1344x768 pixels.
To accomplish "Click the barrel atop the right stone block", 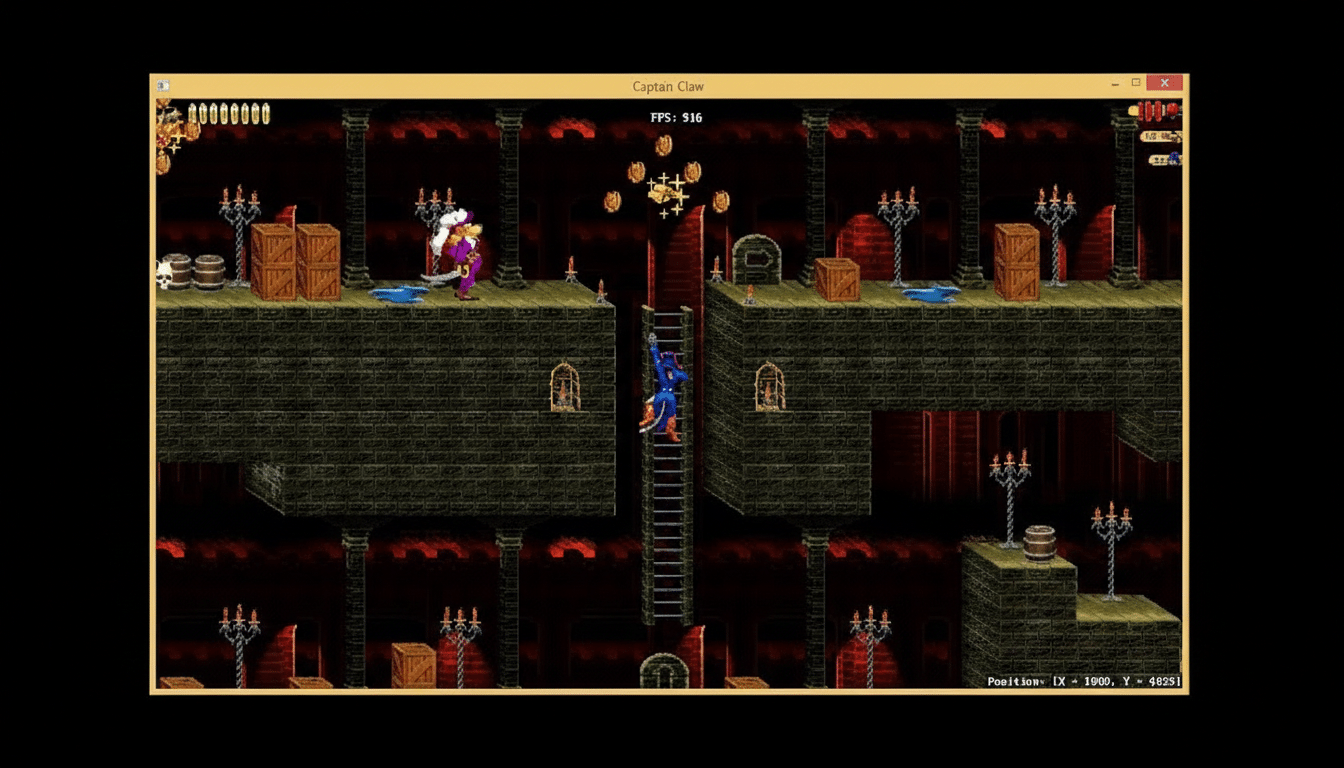I will (x=1040, y=542).
